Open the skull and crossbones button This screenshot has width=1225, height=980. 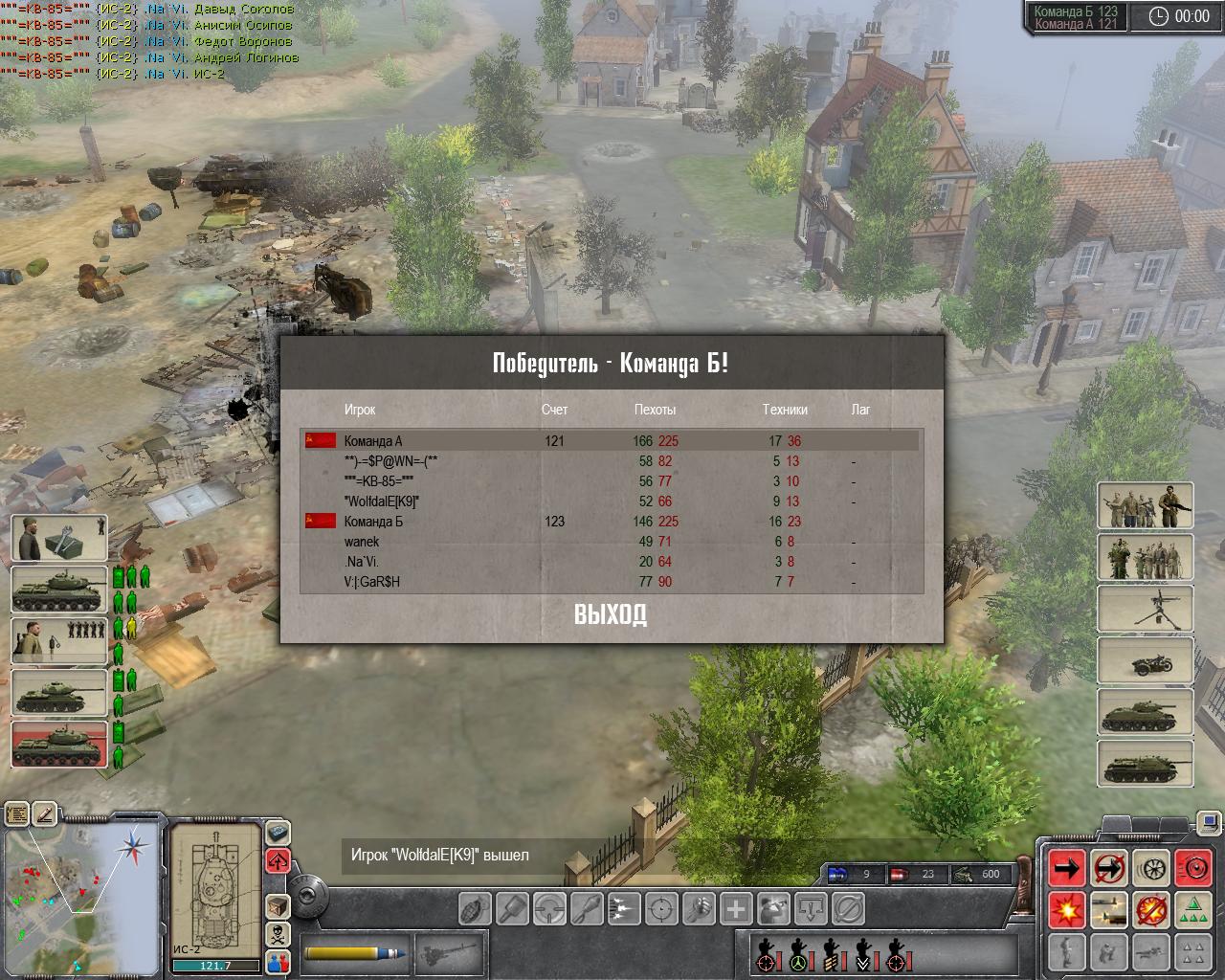278,933
